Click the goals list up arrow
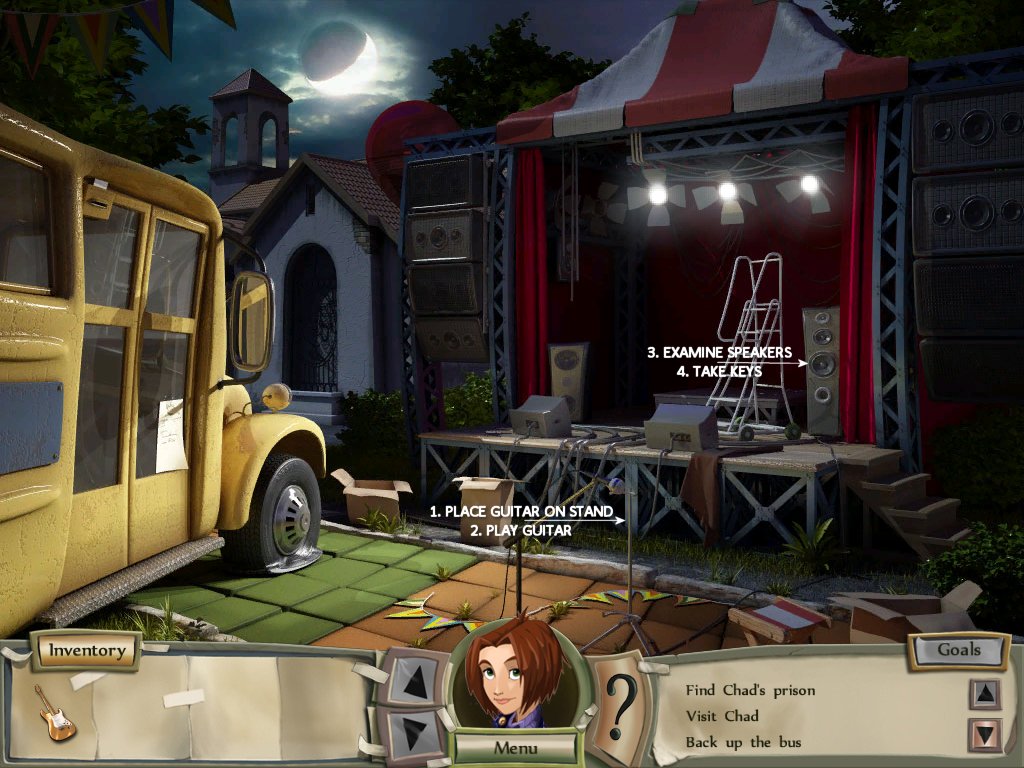 pos(984,693)
